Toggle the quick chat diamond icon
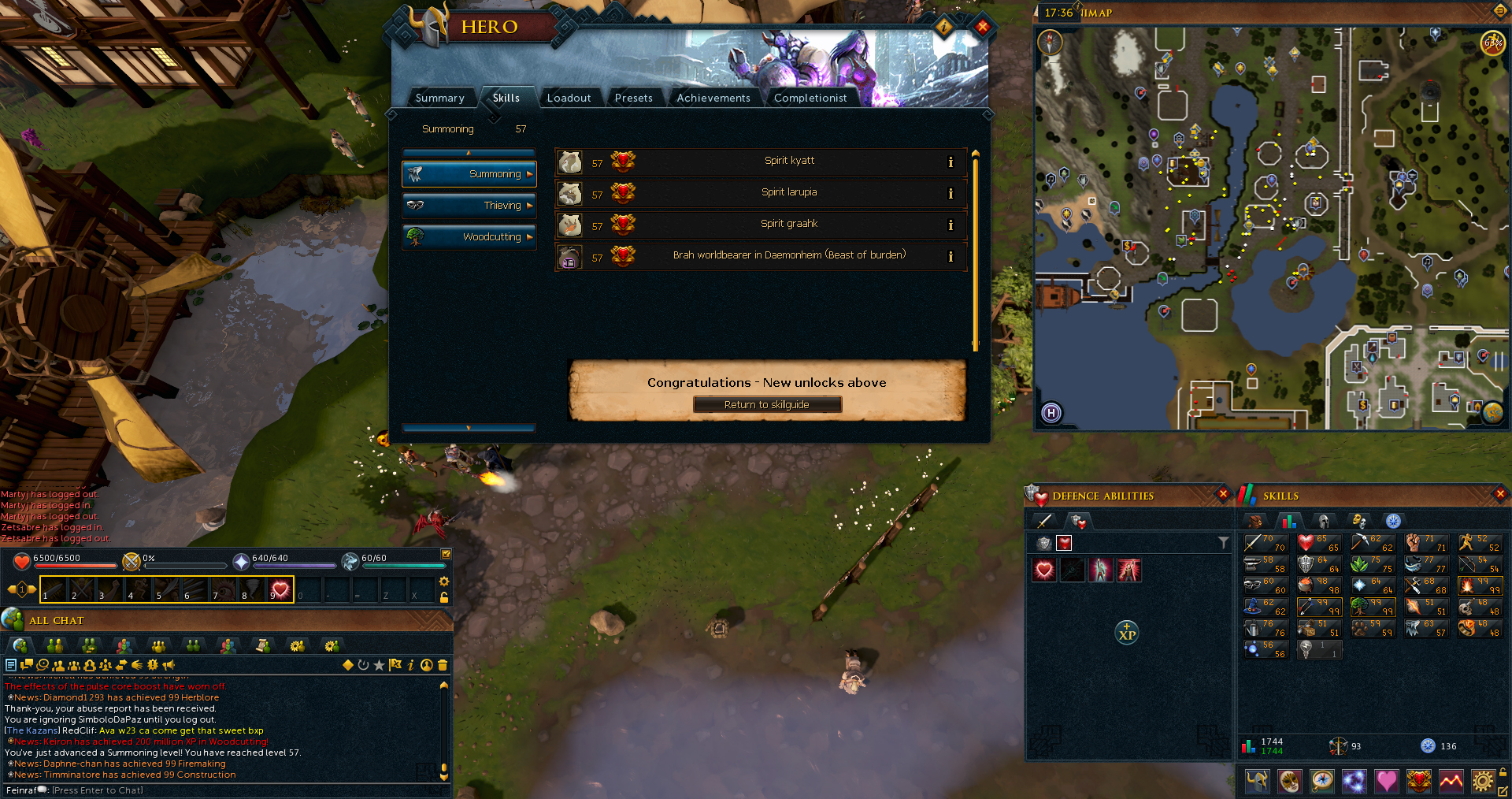Screen dimensions: 1512x799 pos(347,665)
